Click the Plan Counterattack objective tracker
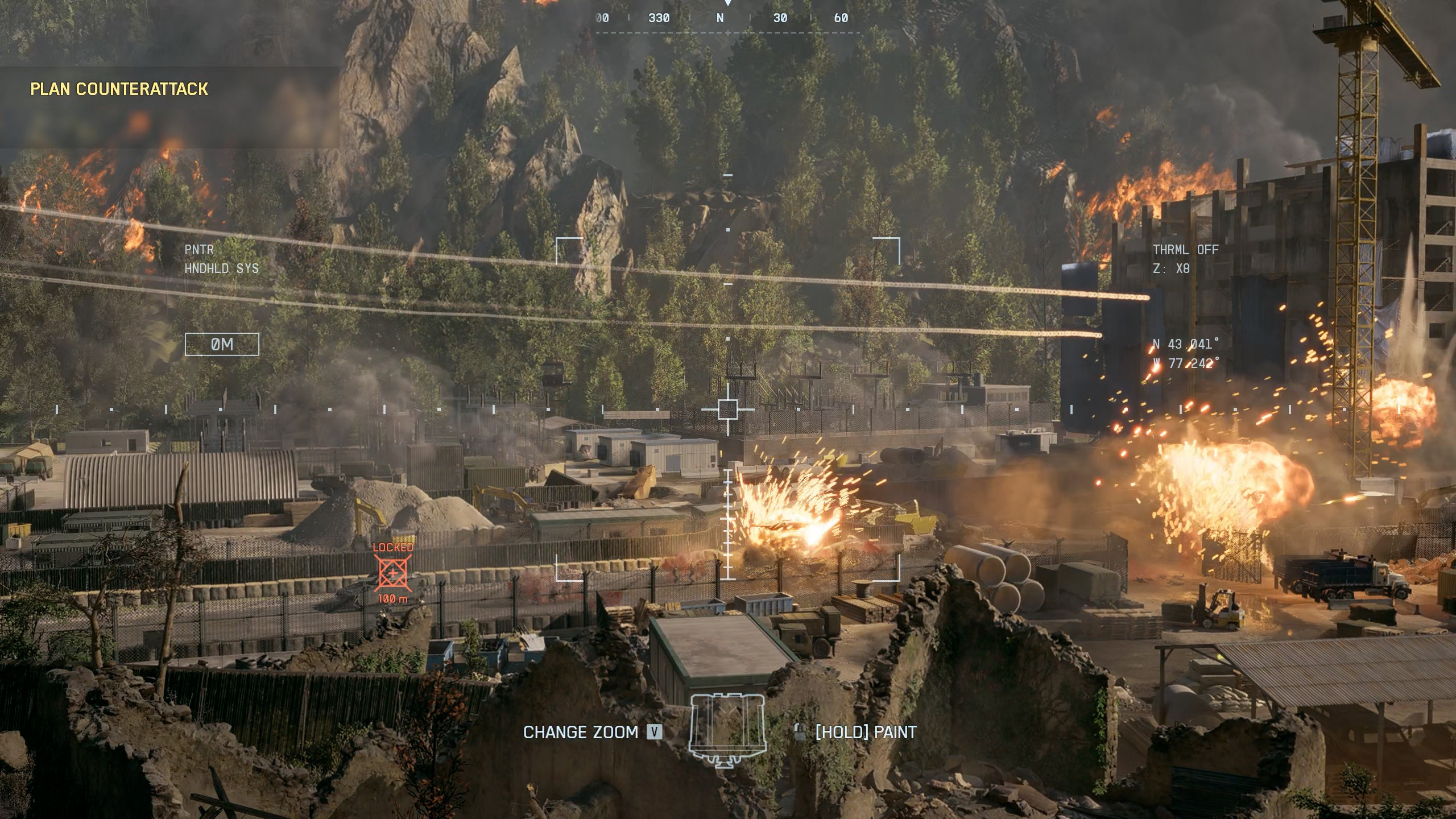The height and width of the screenshot is (819, 1456). pos(119,89)
